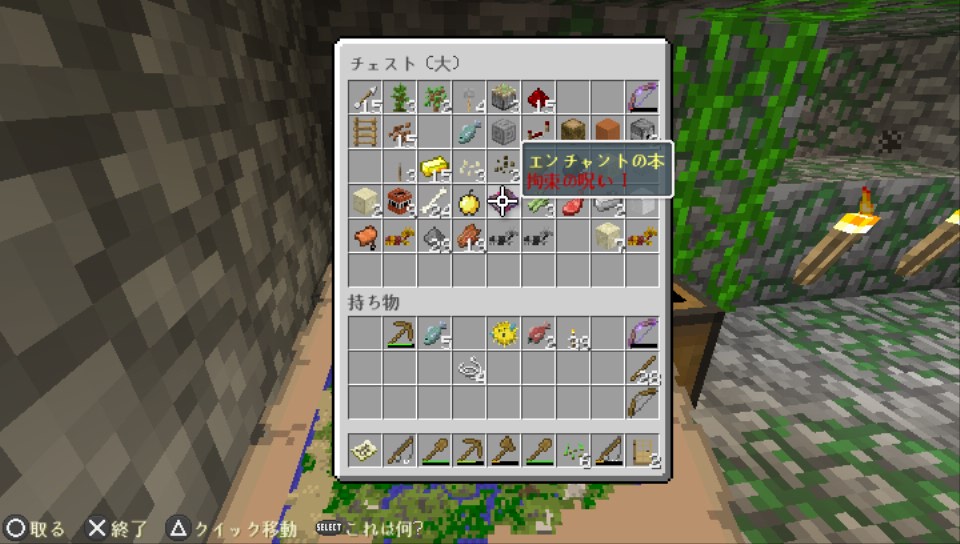Take the sticks stack from the inventory
Viewport: 960px width, 544px height.
tap(641, 369)
